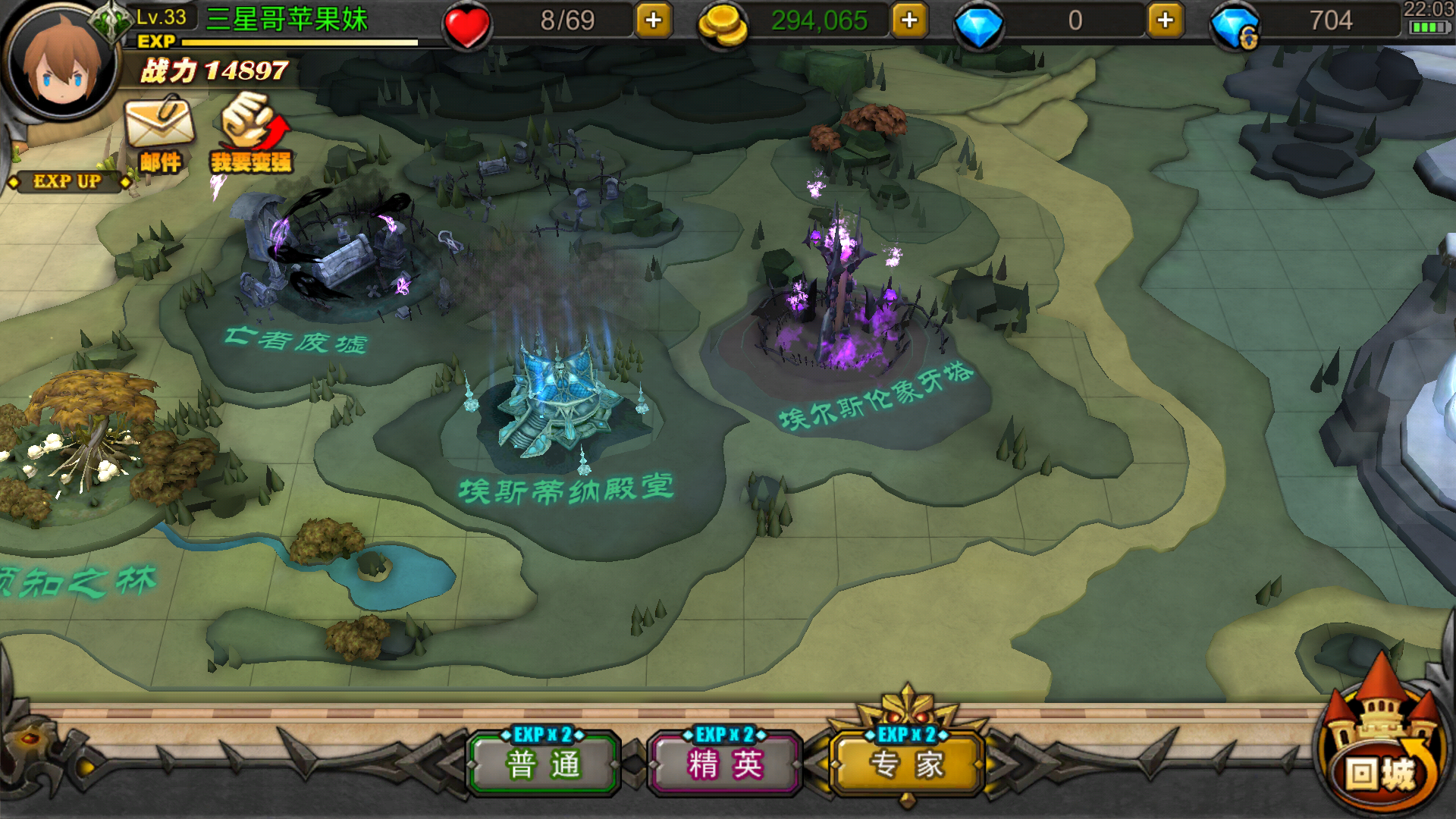Screen dimensions: 1456x819
Task: Switch to 普通 normal difficulty
Action: point(544,764)
